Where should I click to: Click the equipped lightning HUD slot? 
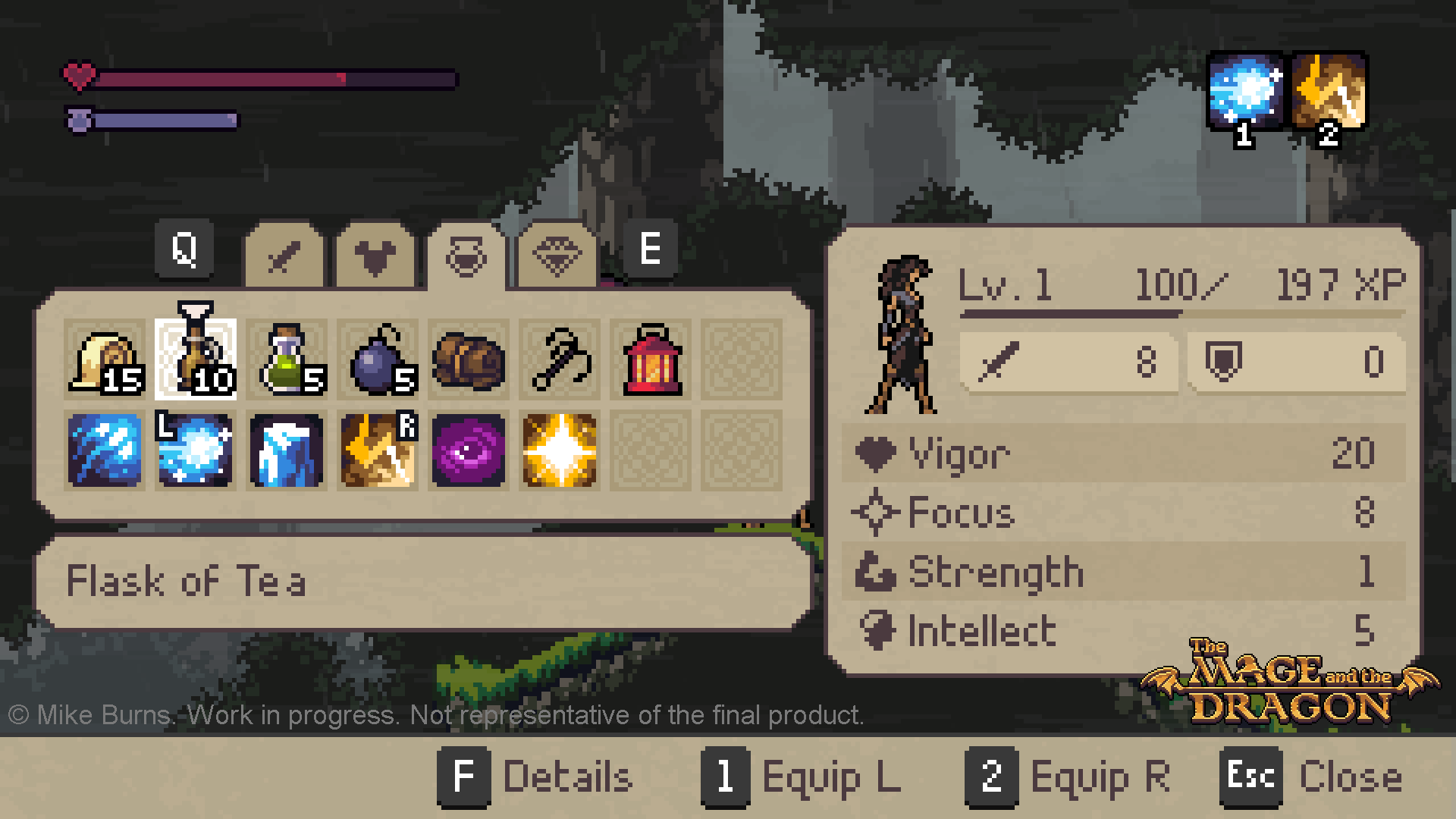(x=1329, y=93)
